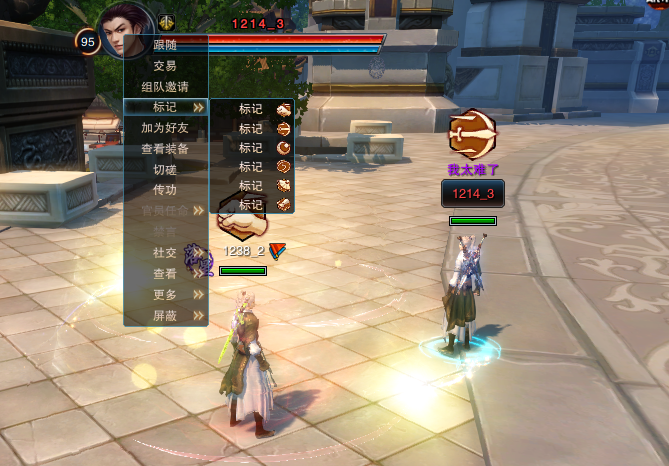This screenshot has width=669, height=466.
Task: Select the 传功 menu entry
Action: (164, 190)
